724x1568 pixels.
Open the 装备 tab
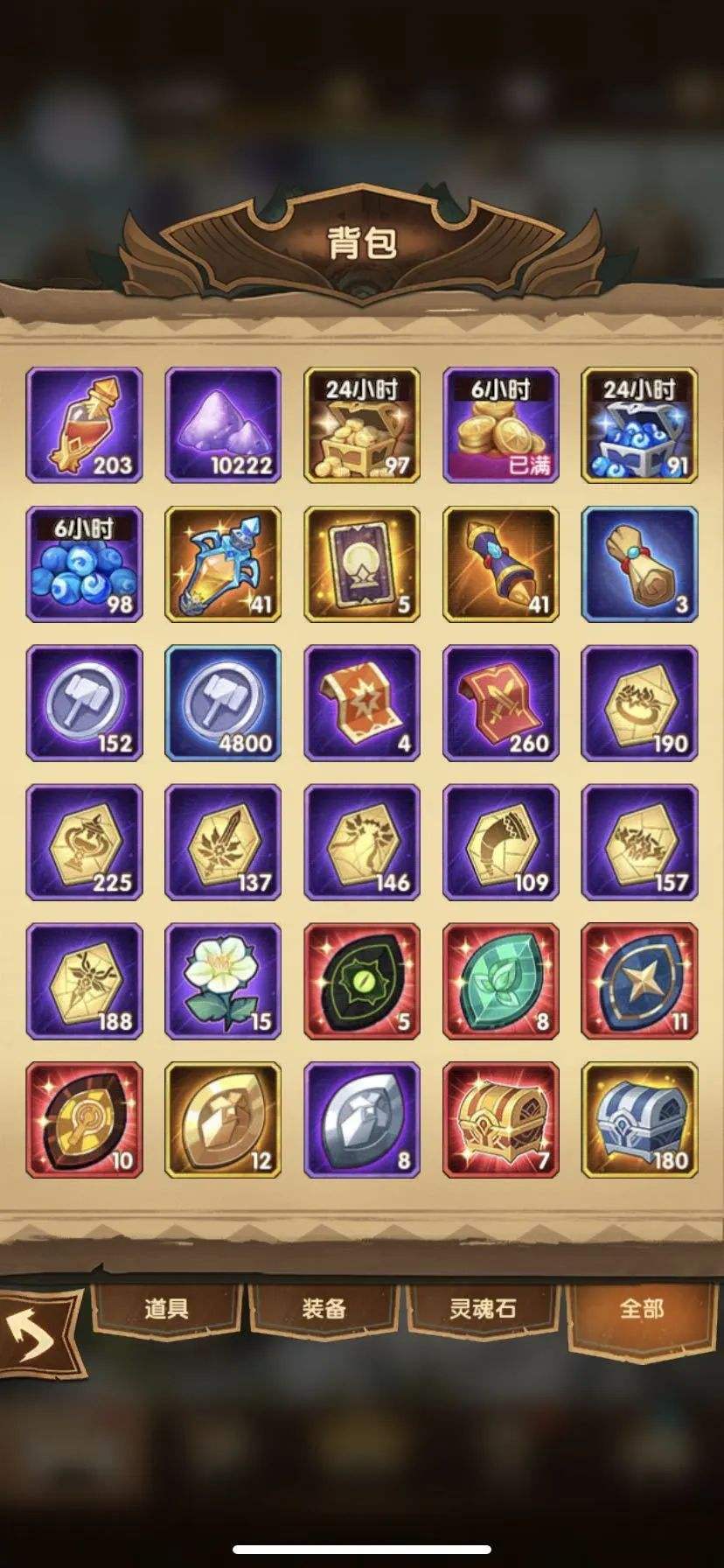[324, 1309]
